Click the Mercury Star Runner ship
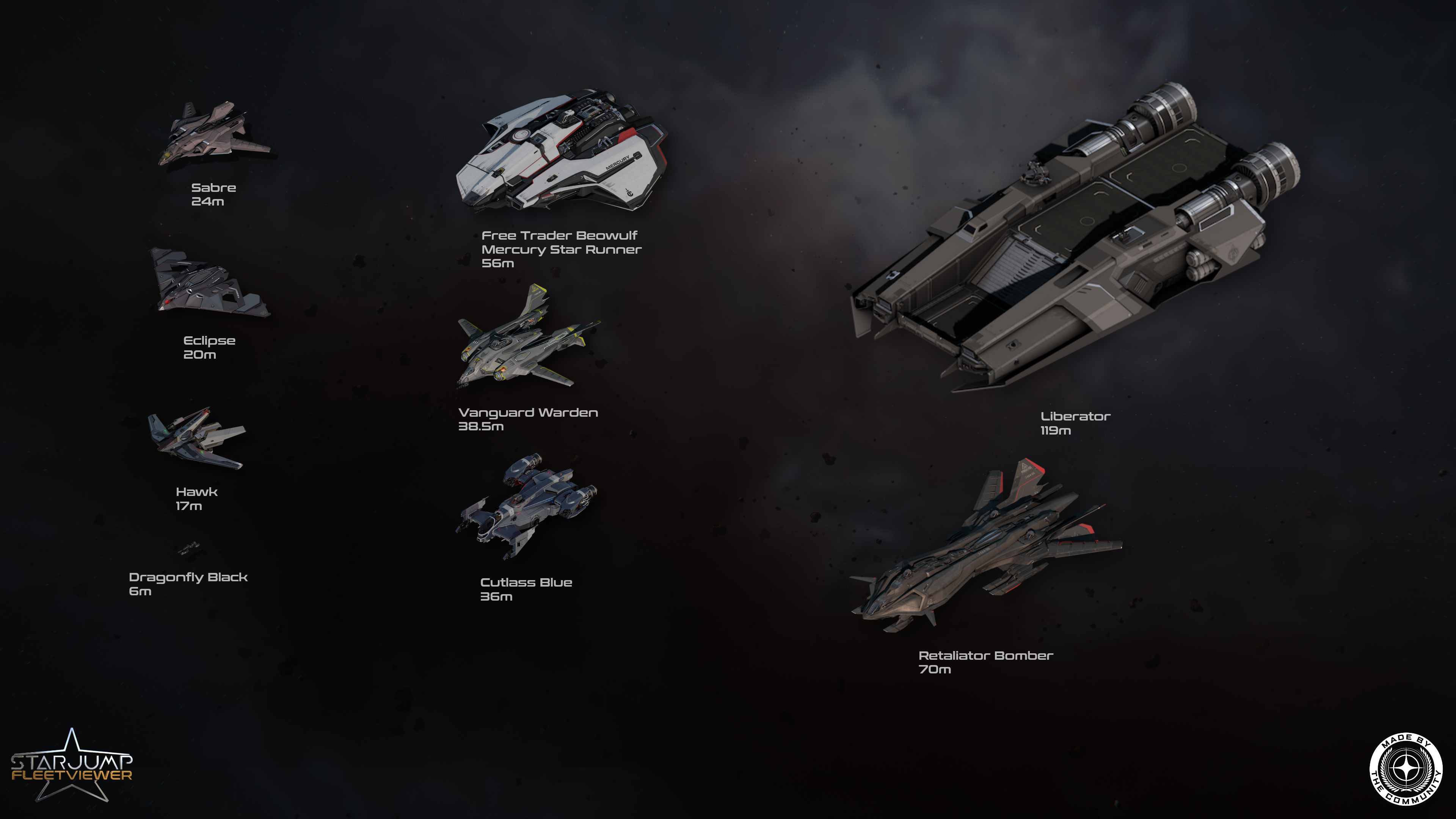 coord(561,152)
